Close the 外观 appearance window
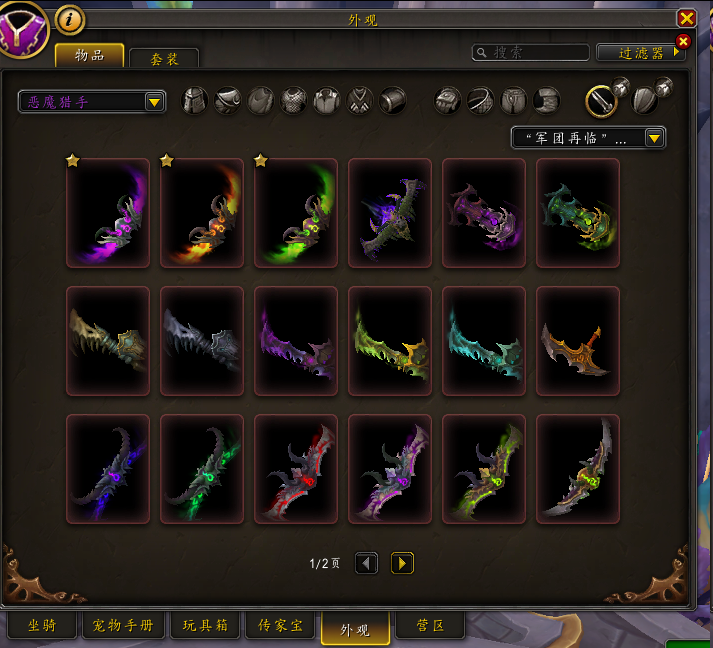Screen dimensions: 713x648 [686, 18]
